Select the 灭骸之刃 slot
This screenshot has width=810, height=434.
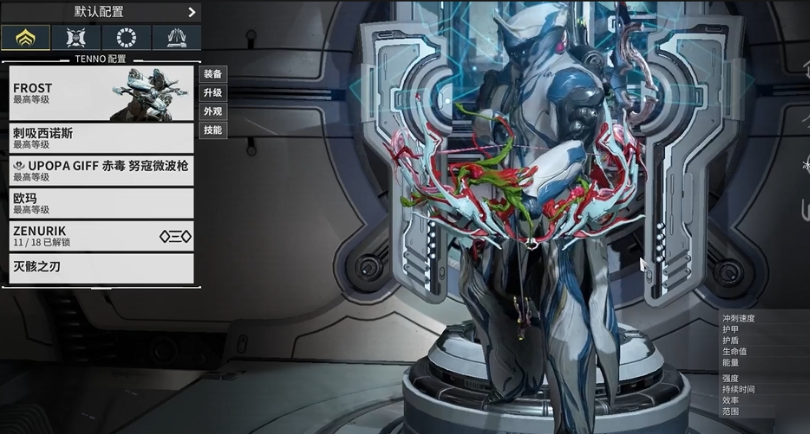click(x=100, y=267)
